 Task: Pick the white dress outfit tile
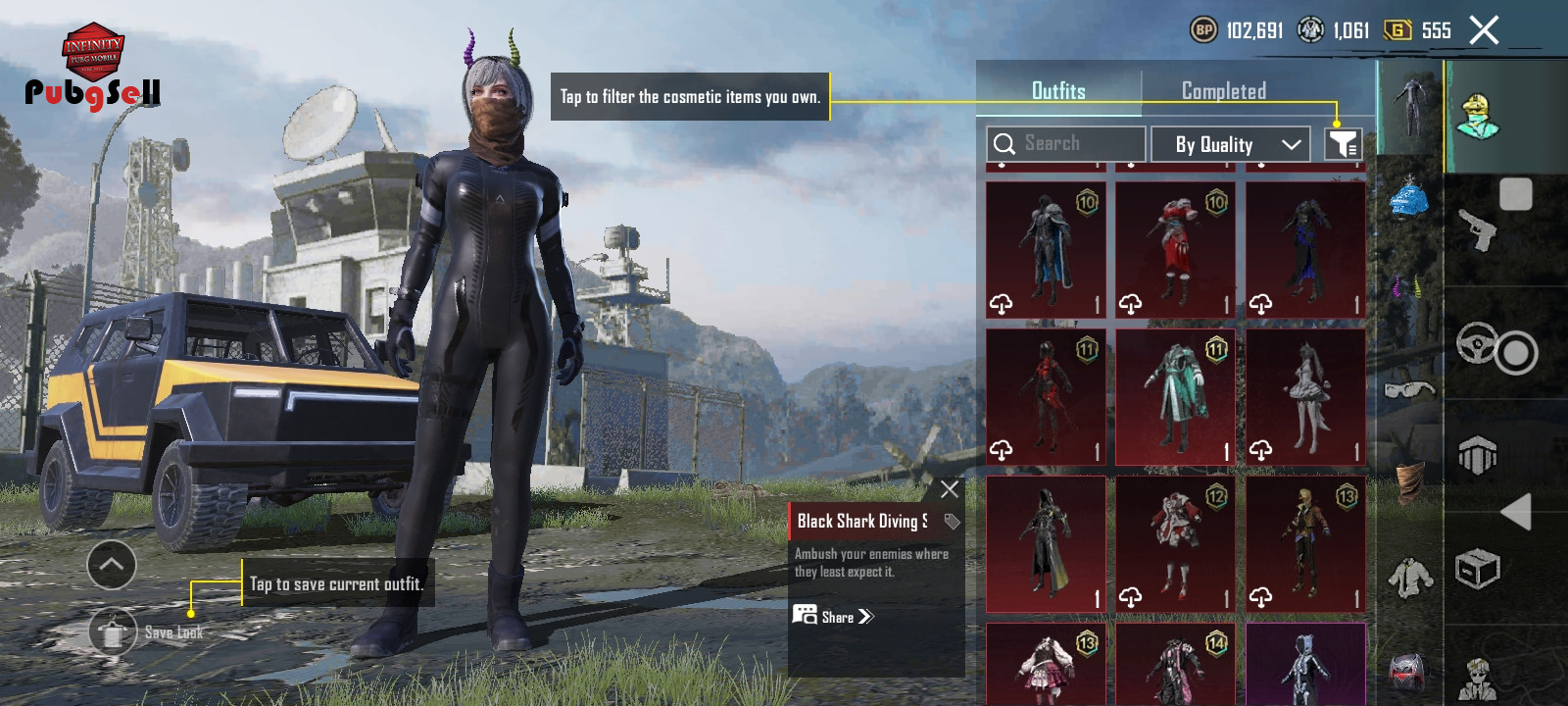[1305, 397]
